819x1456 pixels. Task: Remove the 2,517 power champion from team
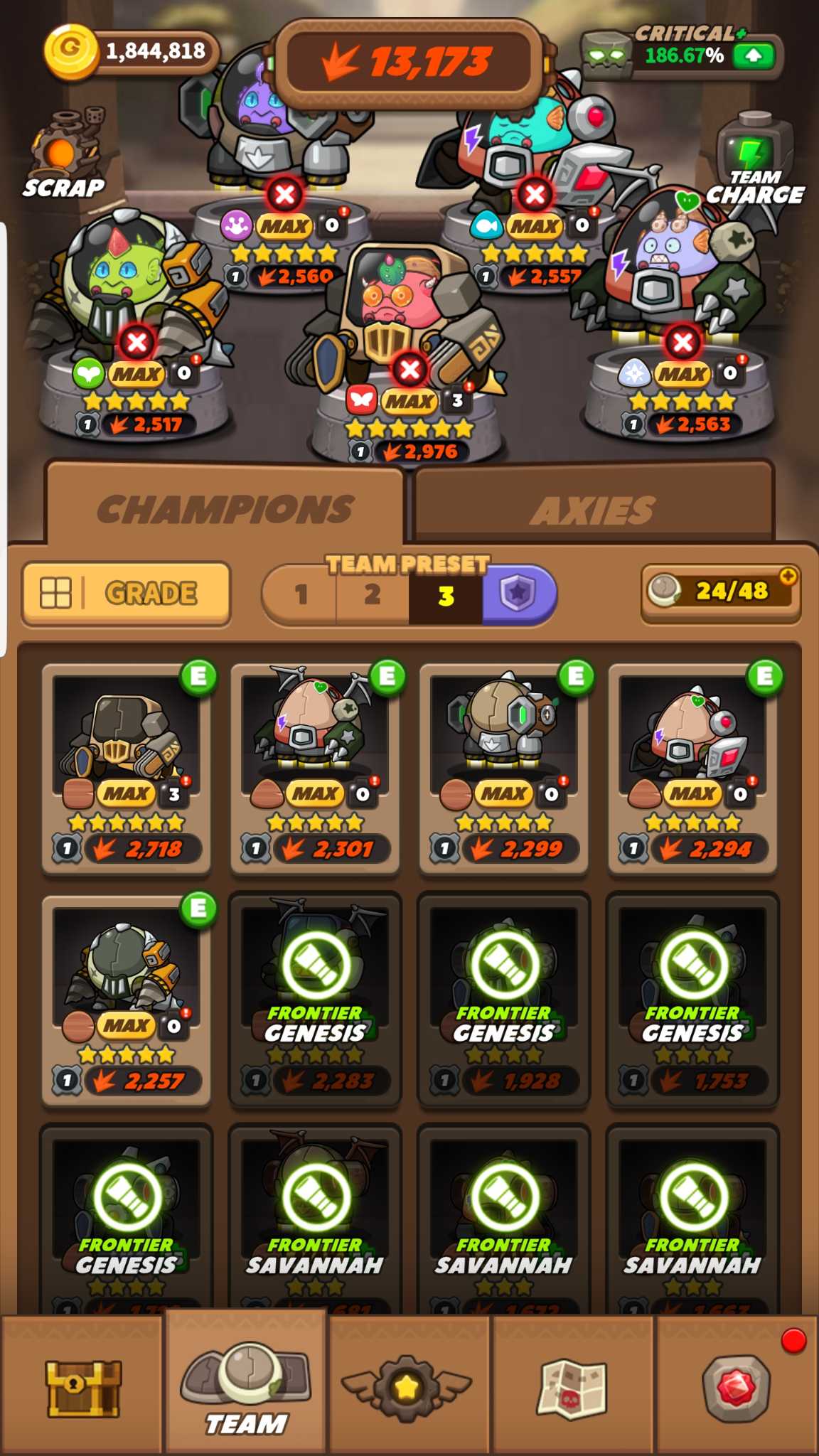[x=137, y=342]
